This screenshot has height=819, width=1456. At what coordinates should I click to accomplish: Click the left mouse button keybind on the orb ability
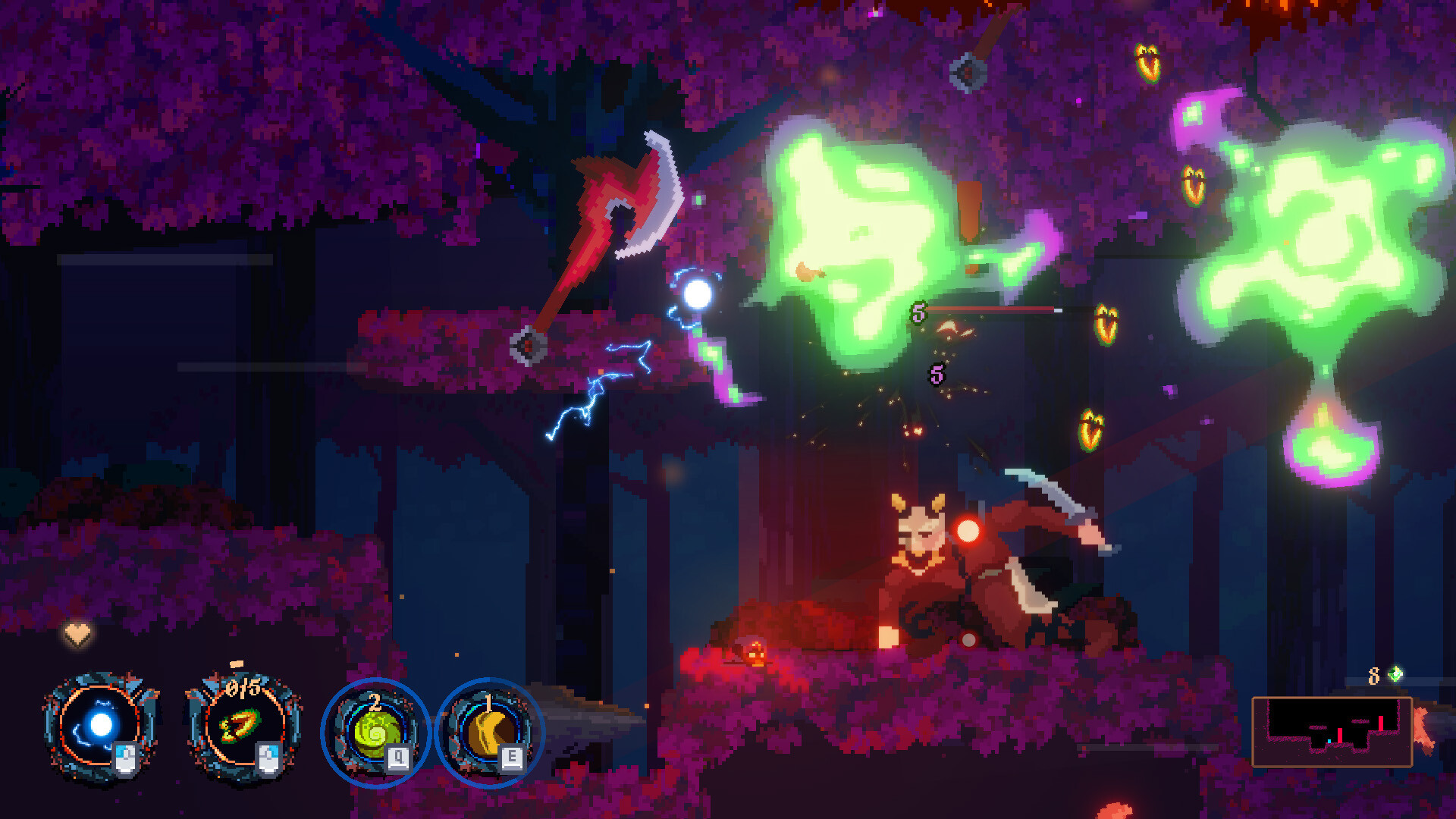124,760
